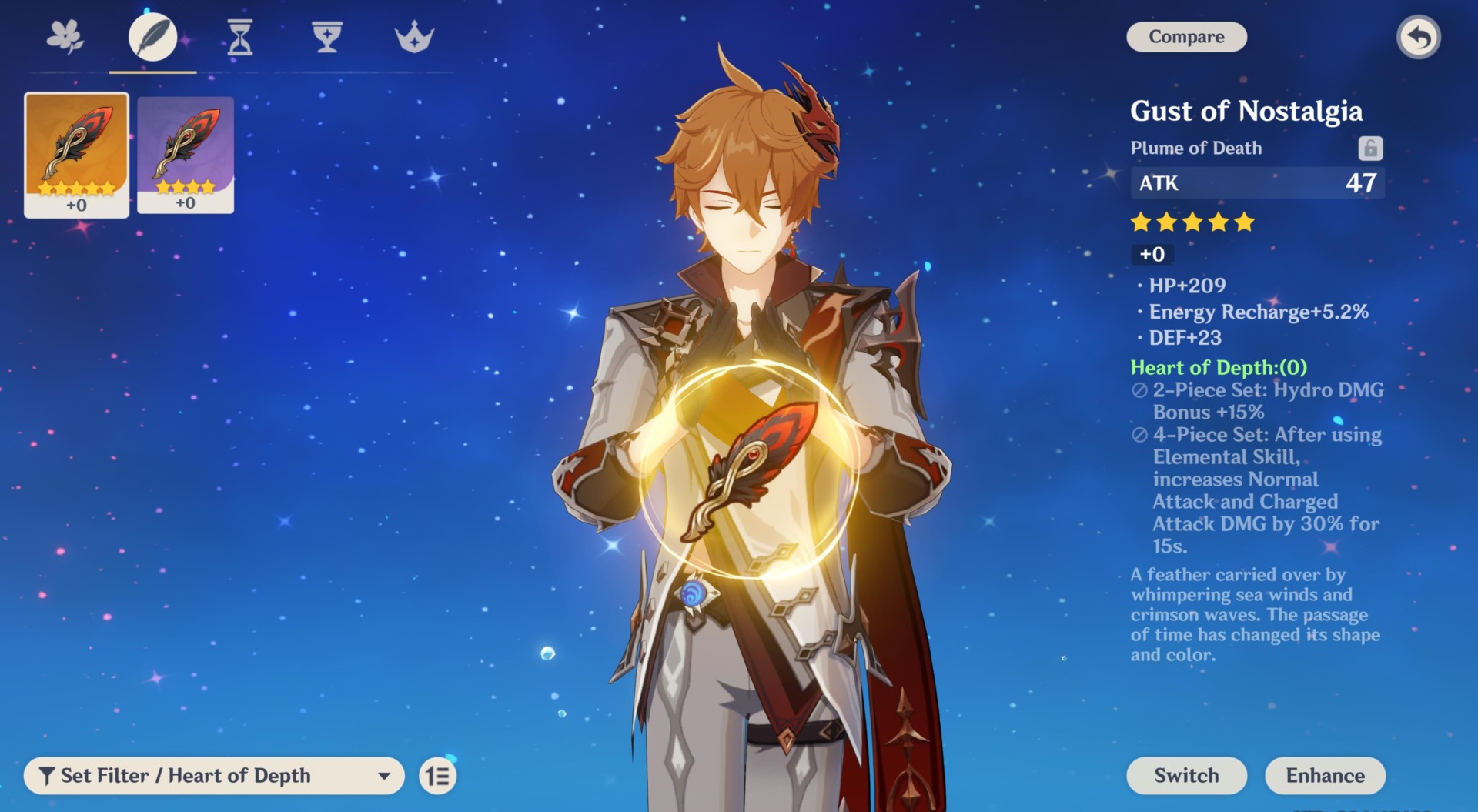Click the ATK 47 stat bar

[1257, 183]
